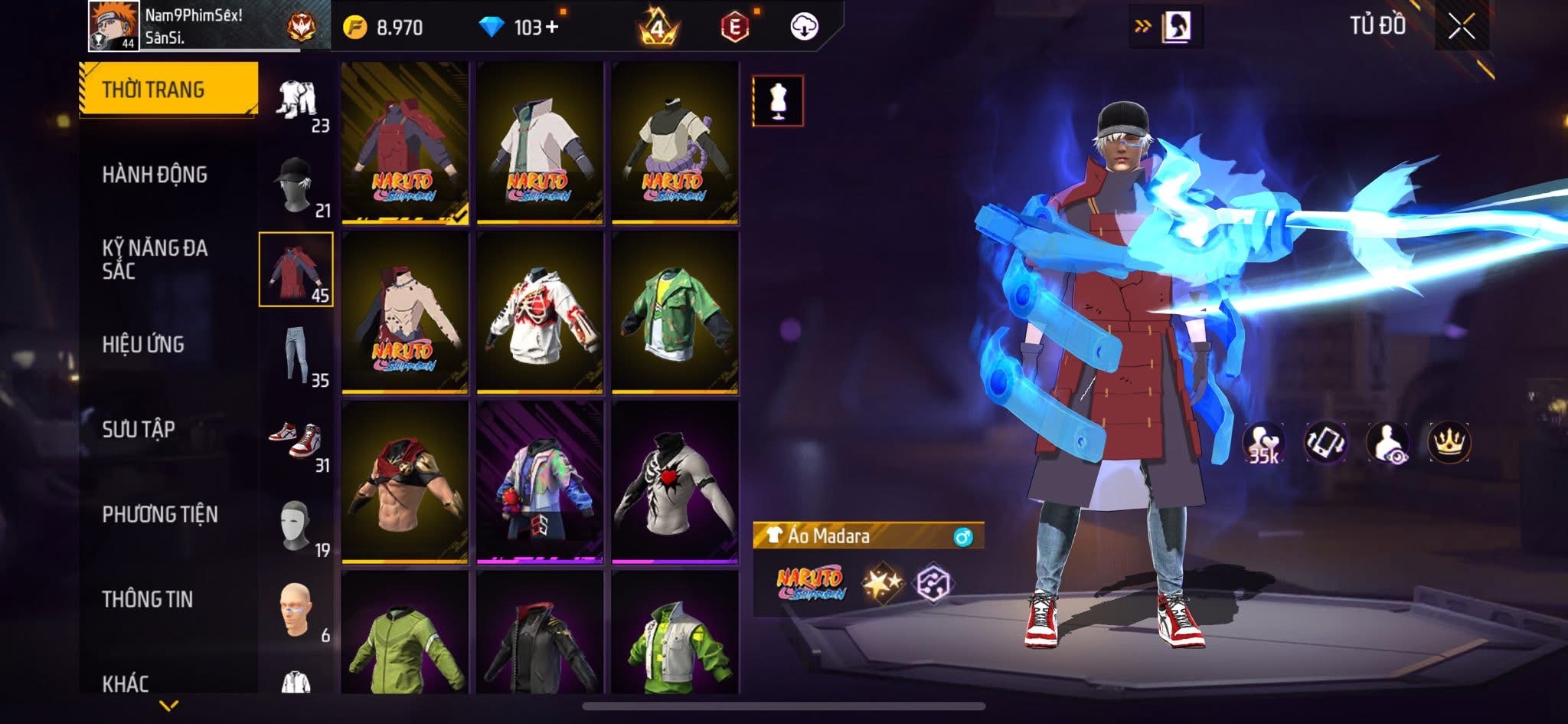Screen dimensions: 1568x724
Task: Select the HIỆU ỨNG menu entry
Action: coord(143,345)
